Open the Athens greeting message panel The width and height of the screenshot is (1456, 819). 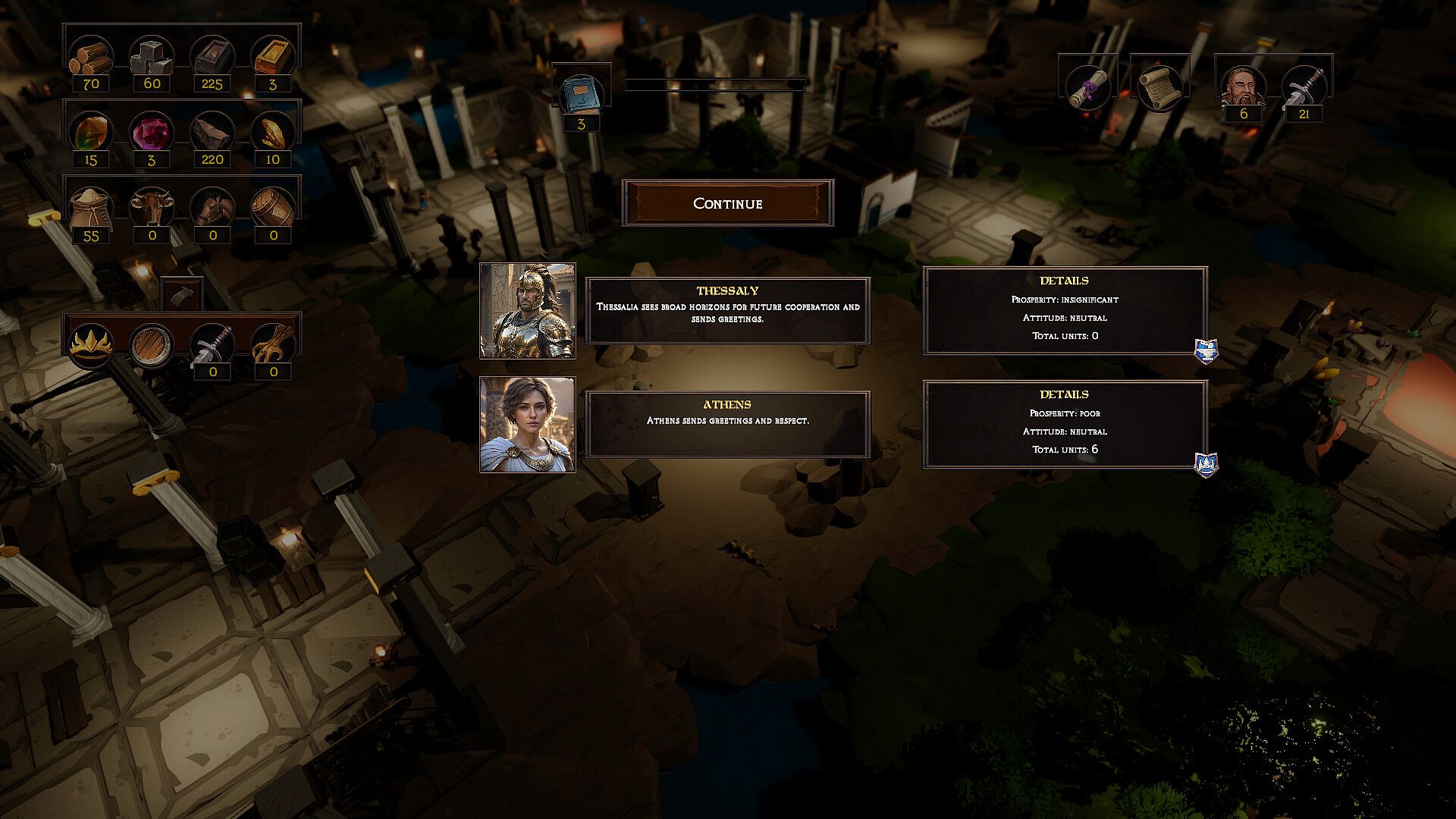727,425
